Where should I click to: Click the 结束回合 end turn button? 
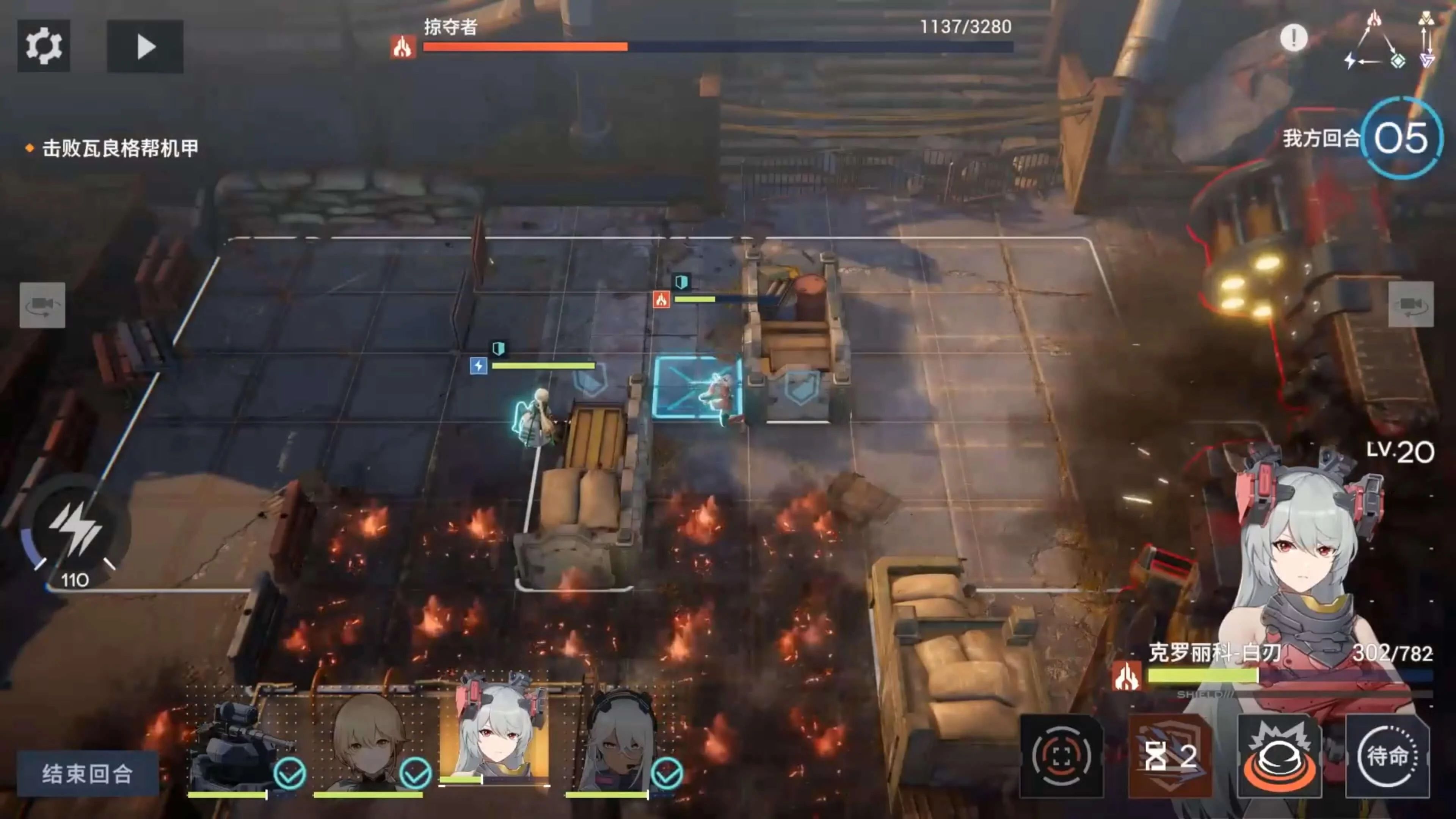click(x=88, y=773)
